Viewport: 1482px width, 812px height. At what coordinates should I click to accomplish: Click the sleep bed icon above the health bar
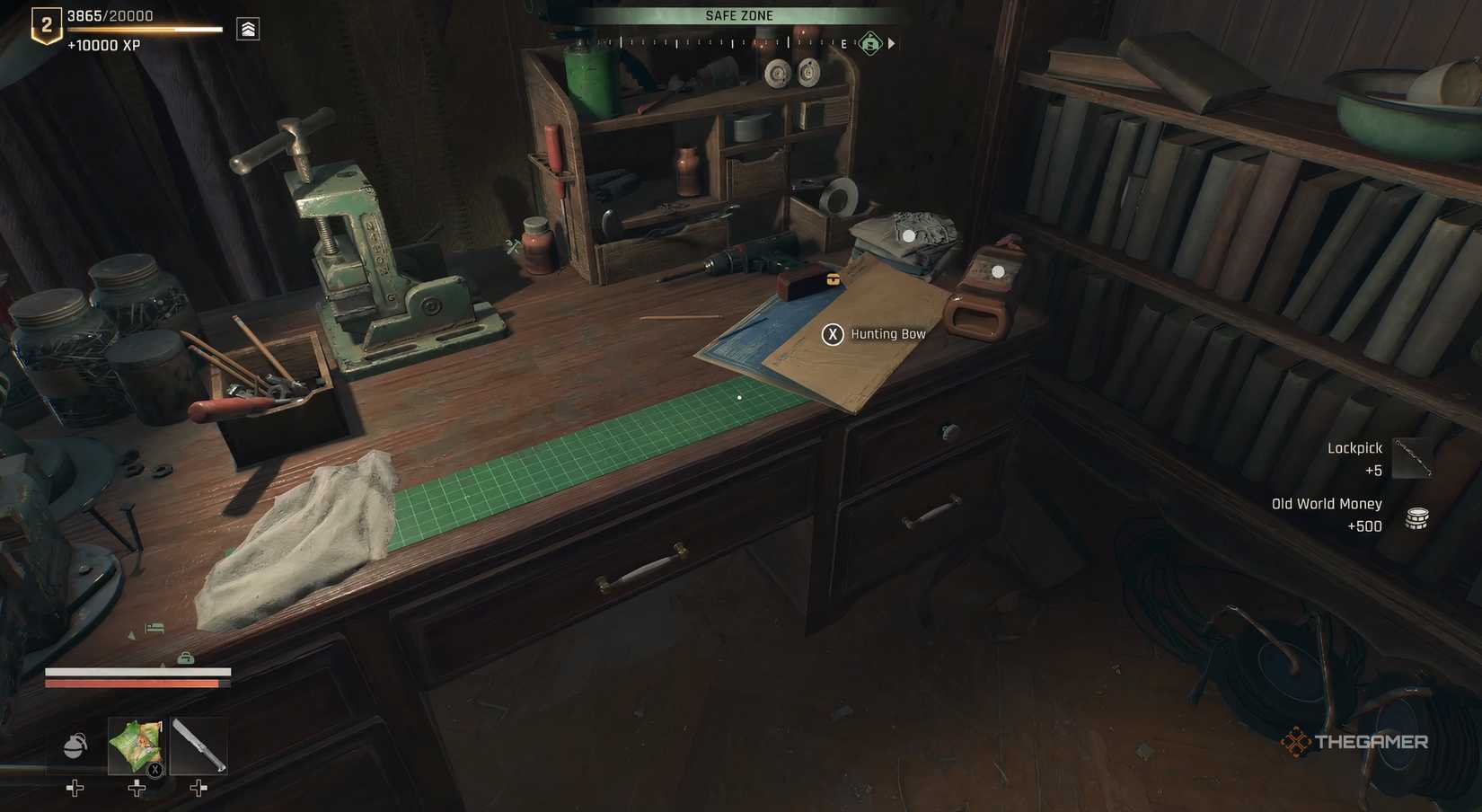[154, 628]
